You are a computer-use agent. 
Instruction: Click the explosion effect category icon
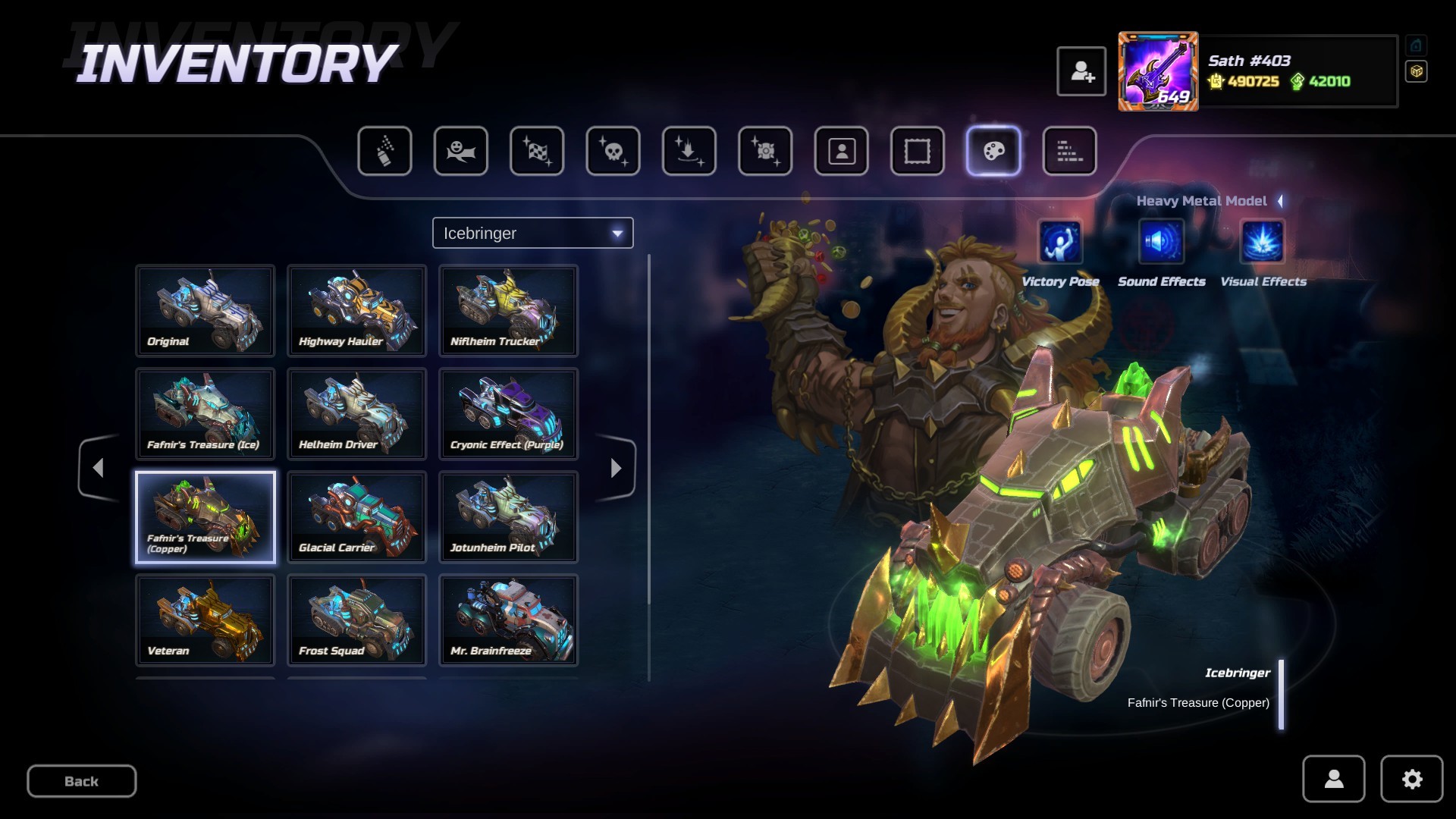click(x=764, y=151)
